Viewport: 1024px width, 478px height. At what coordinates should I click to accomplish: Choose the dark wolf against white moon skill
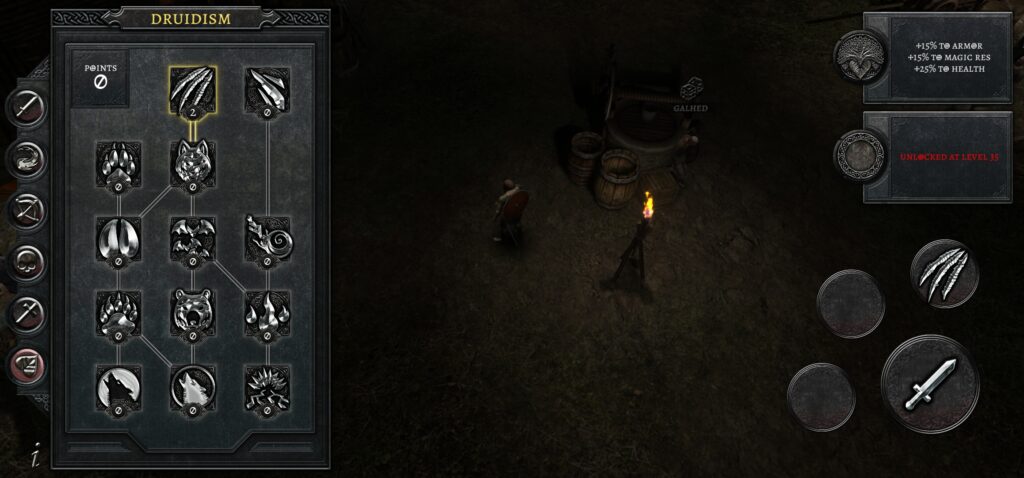(x=118, y=387)
